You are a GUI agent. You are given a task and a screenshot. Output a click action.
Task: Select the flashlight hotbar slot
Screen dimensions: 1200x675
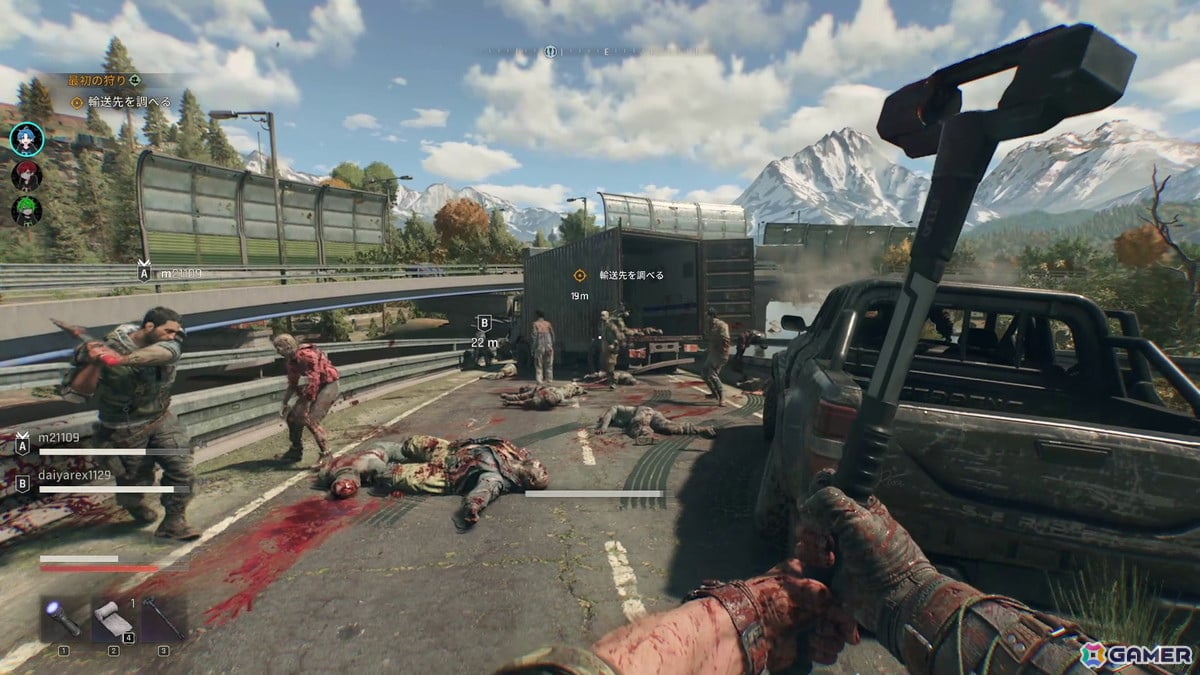pos(63,620)
